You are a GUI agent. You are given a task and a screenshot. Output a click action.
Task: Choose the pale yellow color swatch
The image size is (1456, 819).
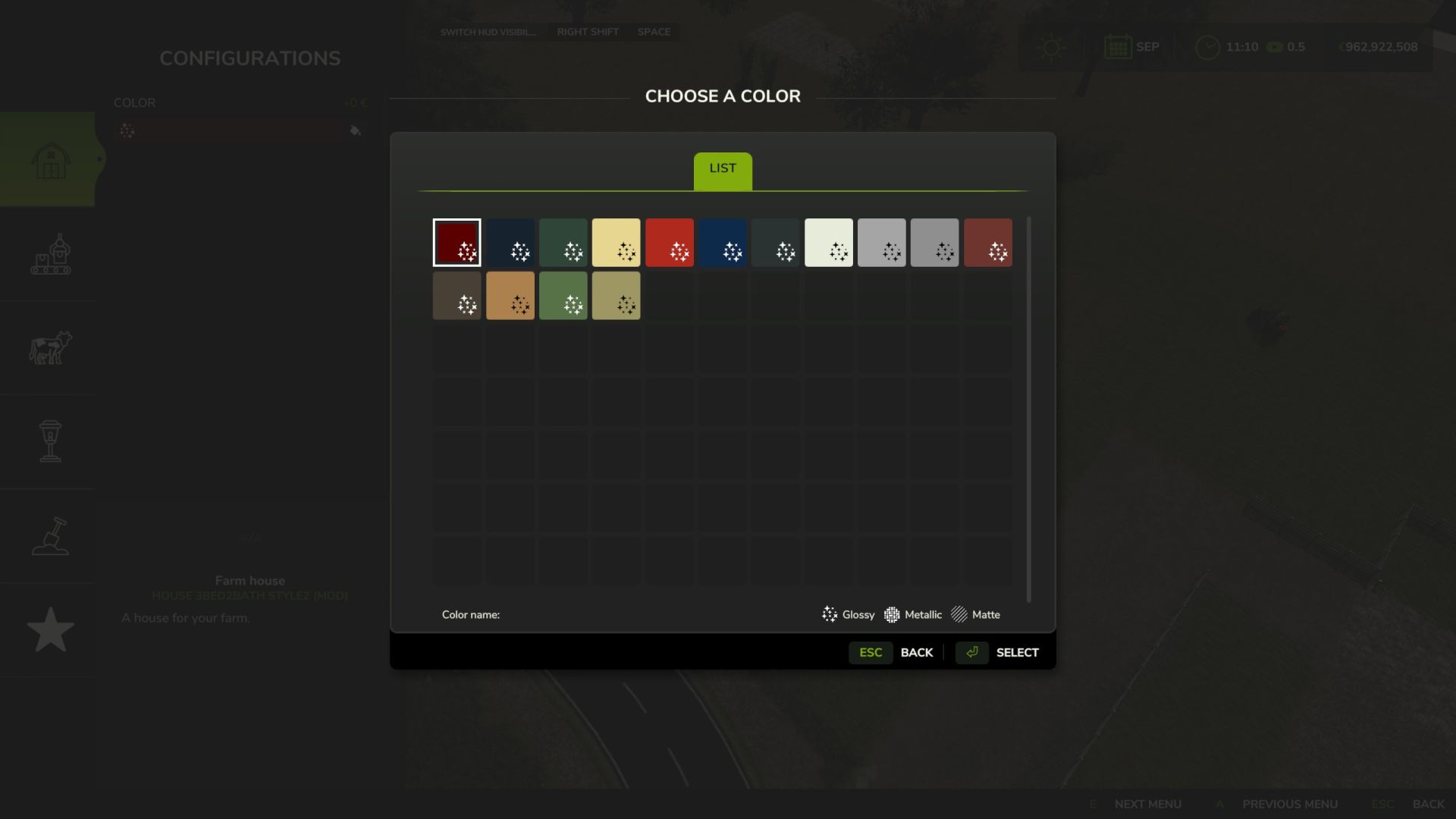[x=616, y=243]
